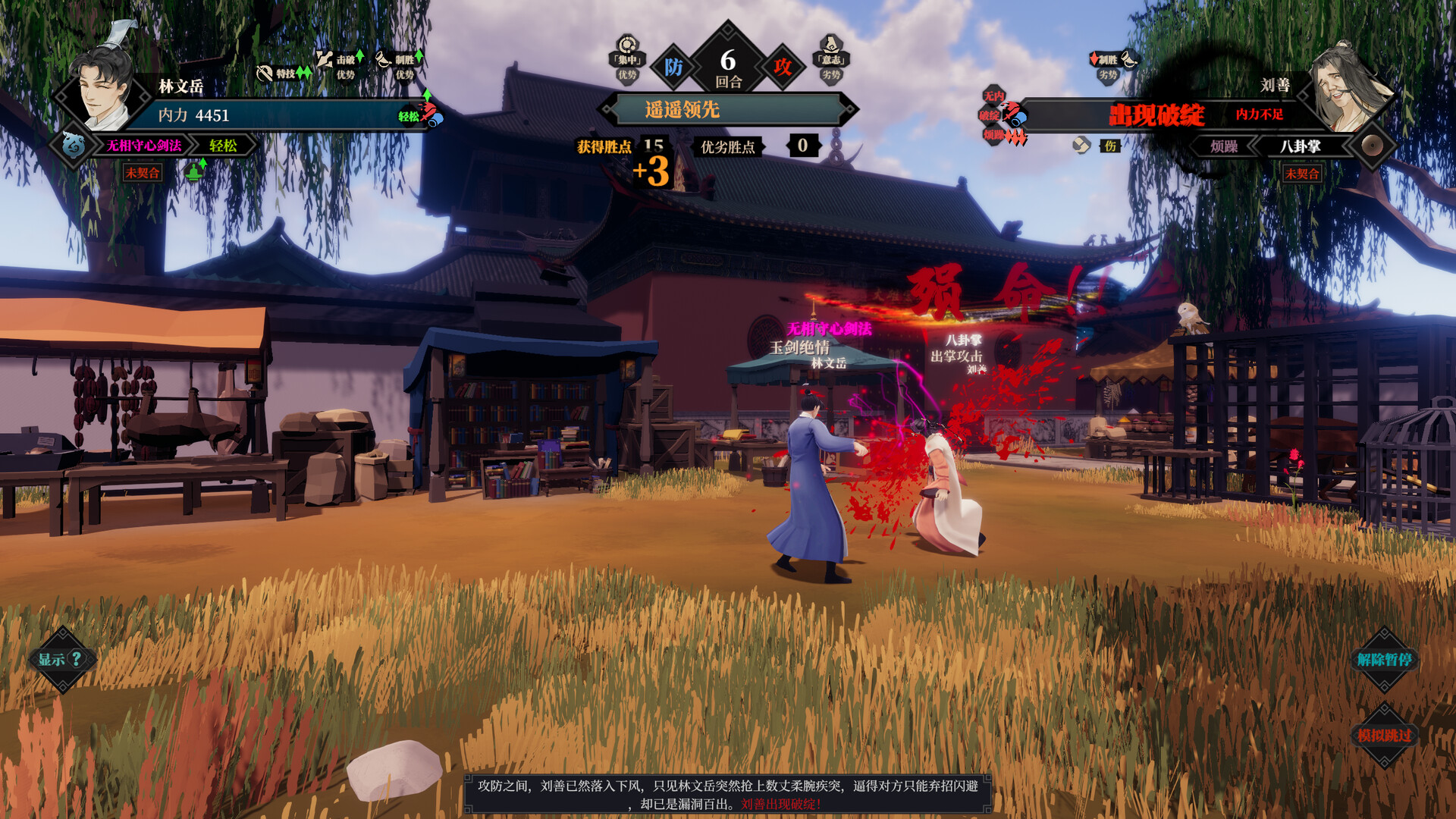Click the blue dragon emblem icon

(74, 144)
